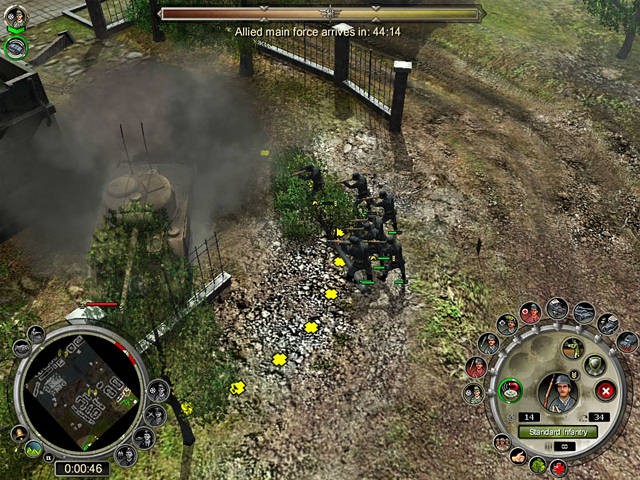Toggle the minimap terrain view icon
The image size is (640, 480).
[35, 449]
